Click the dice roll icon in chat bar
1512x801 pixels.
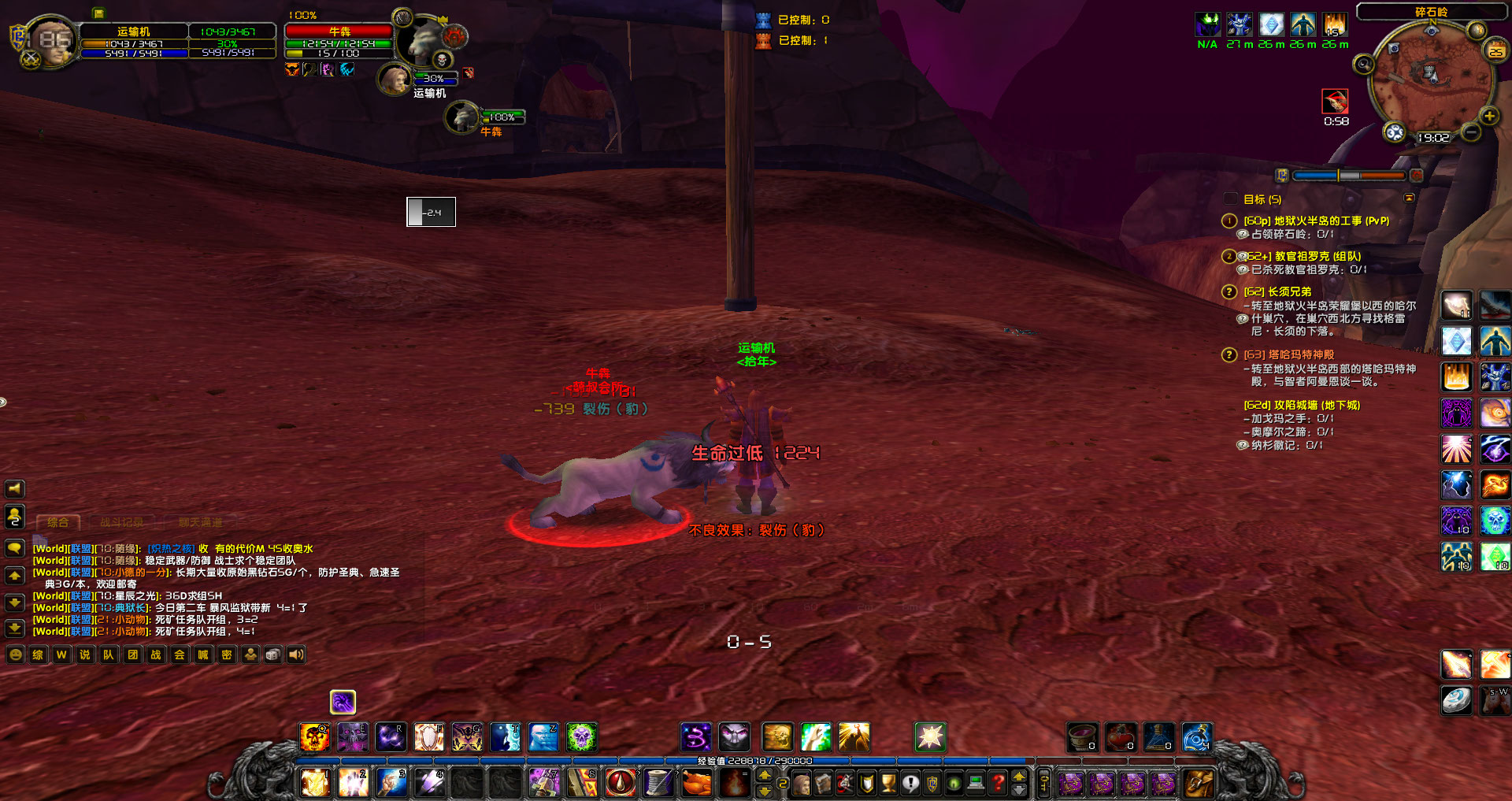click(x=273, y=654)
